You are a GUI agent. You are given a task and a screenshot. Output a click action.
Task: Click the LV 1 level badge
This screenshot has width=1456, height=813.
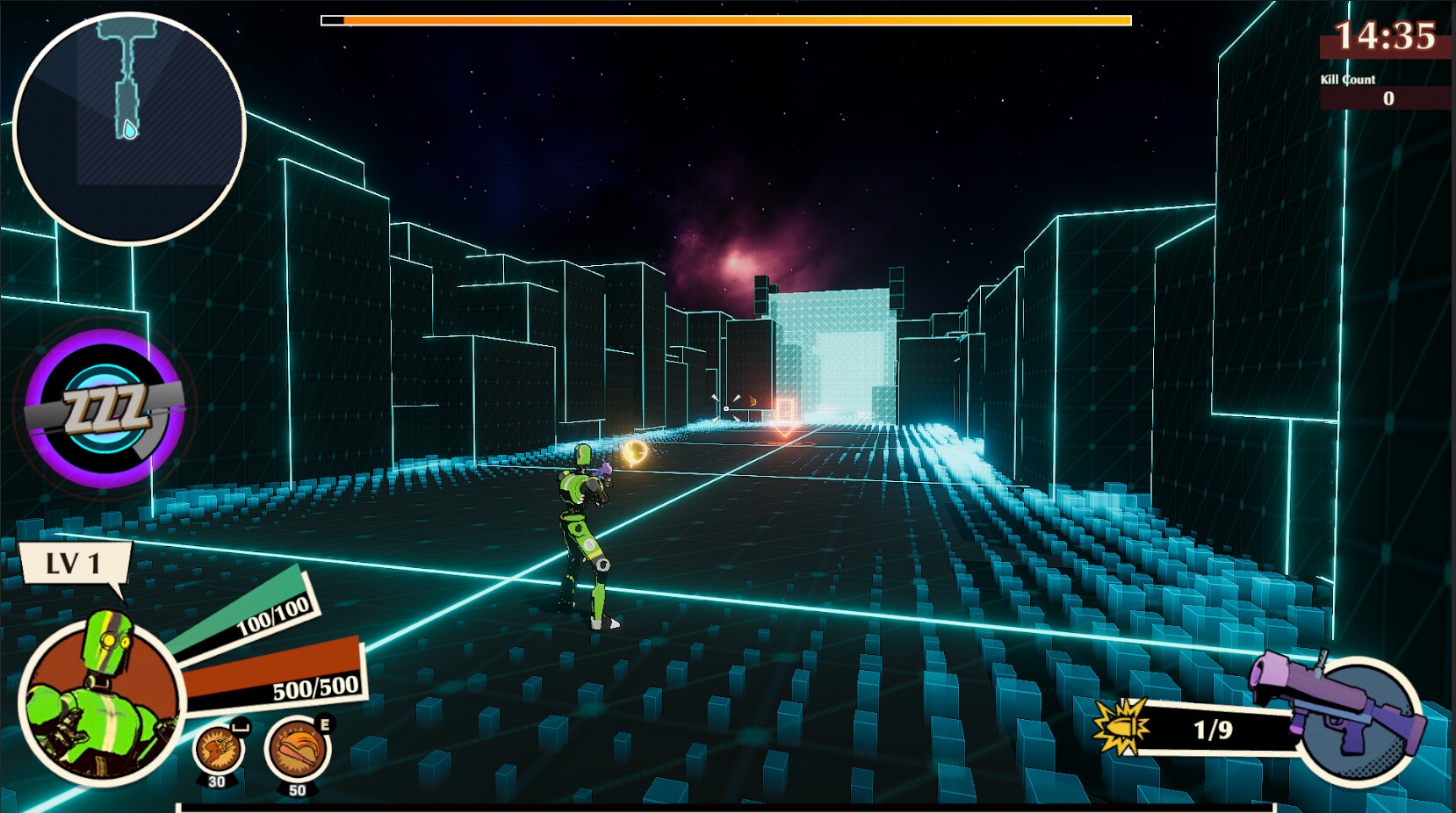coord(74,564)
